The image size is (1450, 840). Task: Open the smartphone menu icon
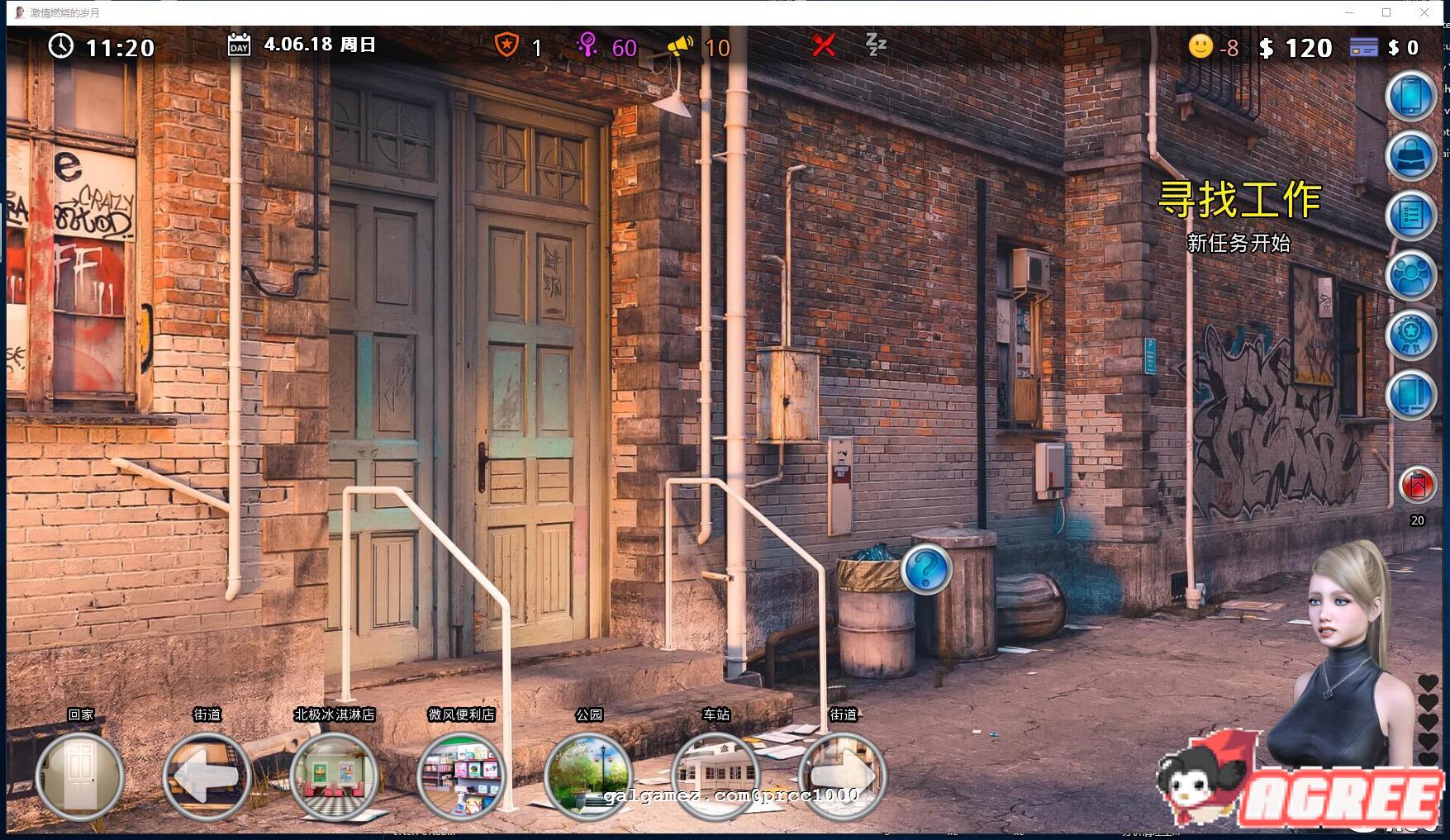pyautogui.click(x=1410, y=97)
